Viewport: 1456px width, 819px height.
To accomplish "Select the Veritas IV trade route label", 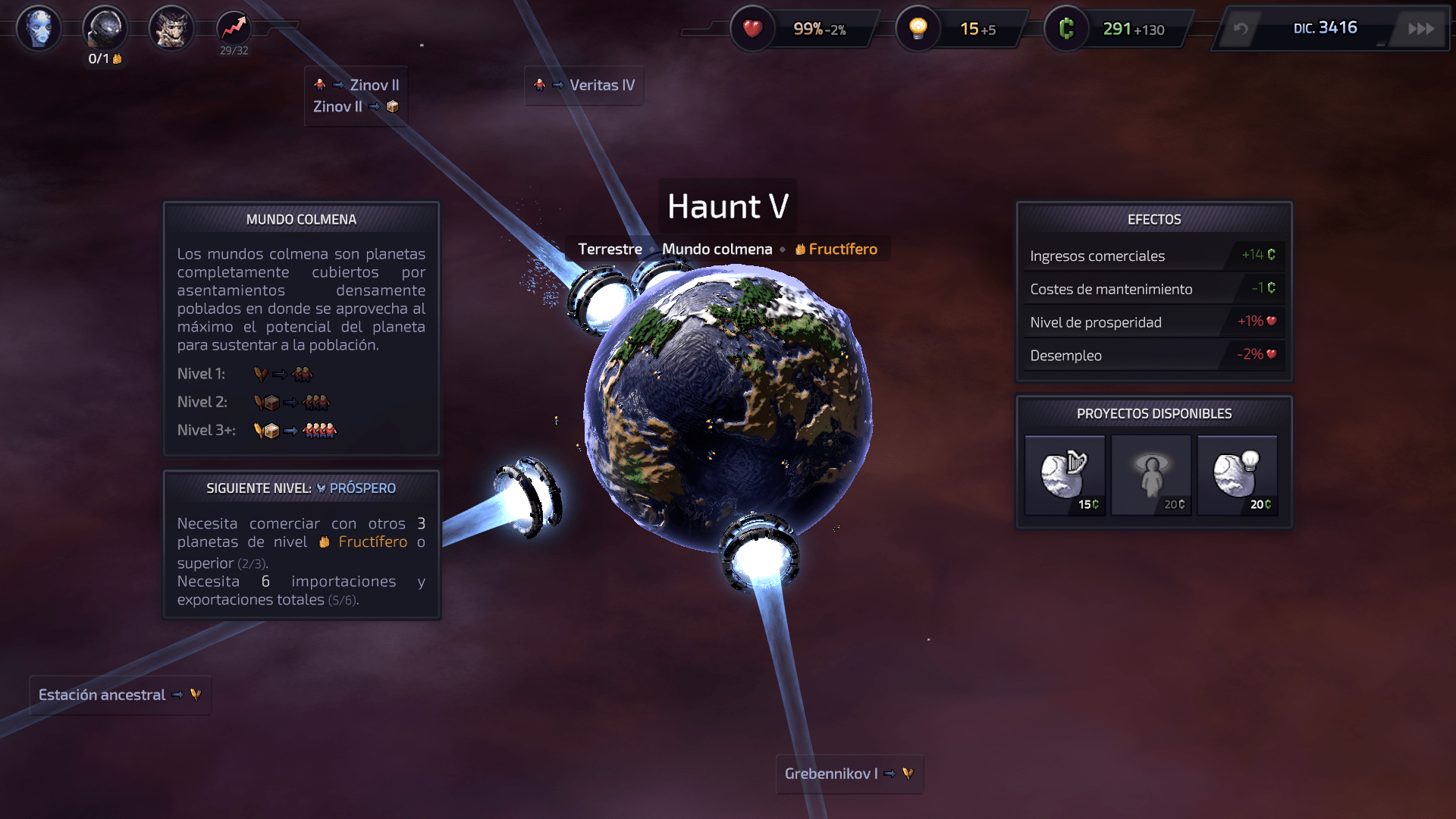I will [x=584, y=86].
